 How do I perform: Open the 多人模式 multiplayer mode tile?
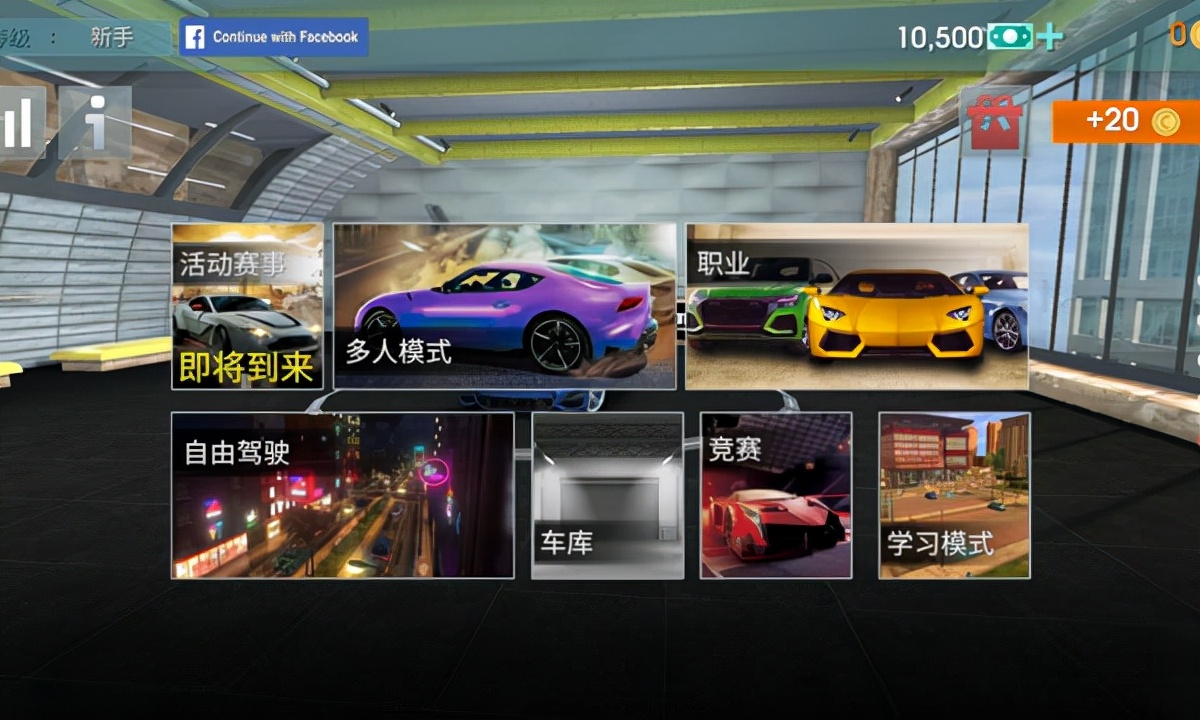pos(504,306)
